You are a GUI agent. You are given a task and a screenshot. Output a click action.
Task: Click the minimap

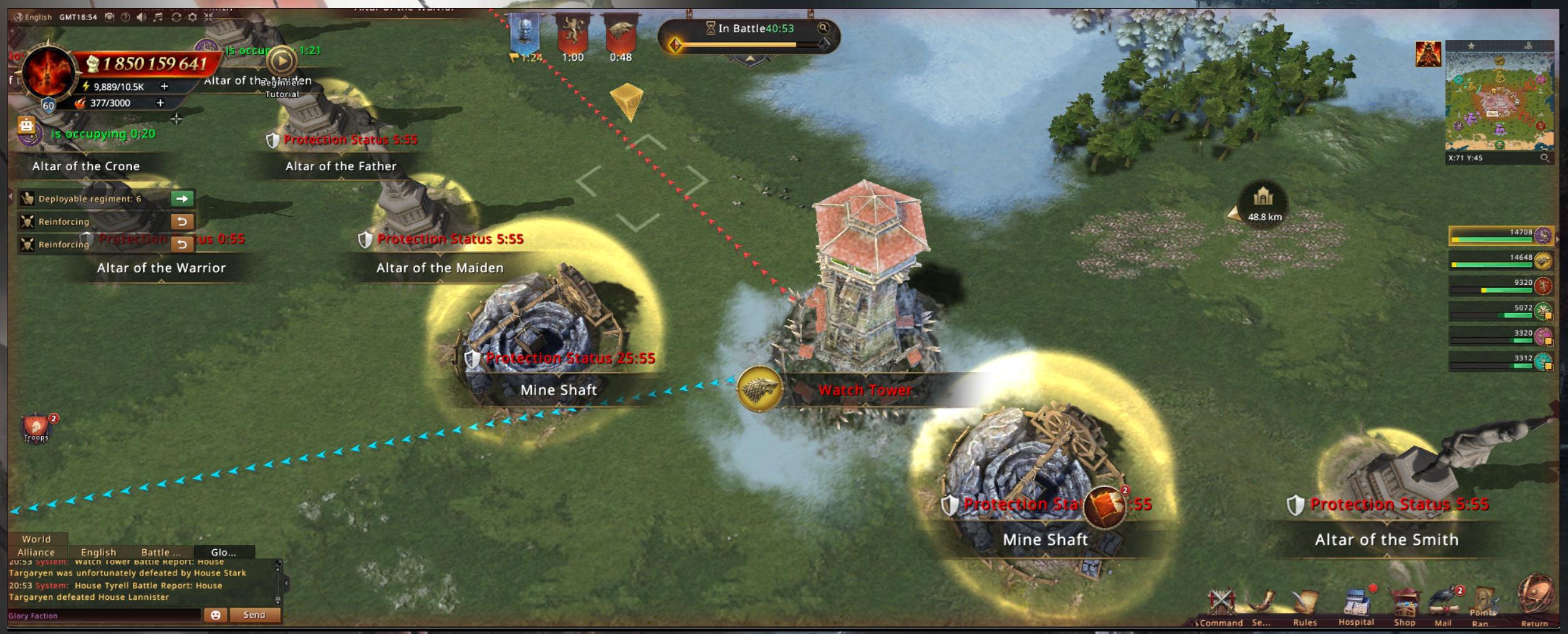pyautogui.click(x=1499, y=100)
